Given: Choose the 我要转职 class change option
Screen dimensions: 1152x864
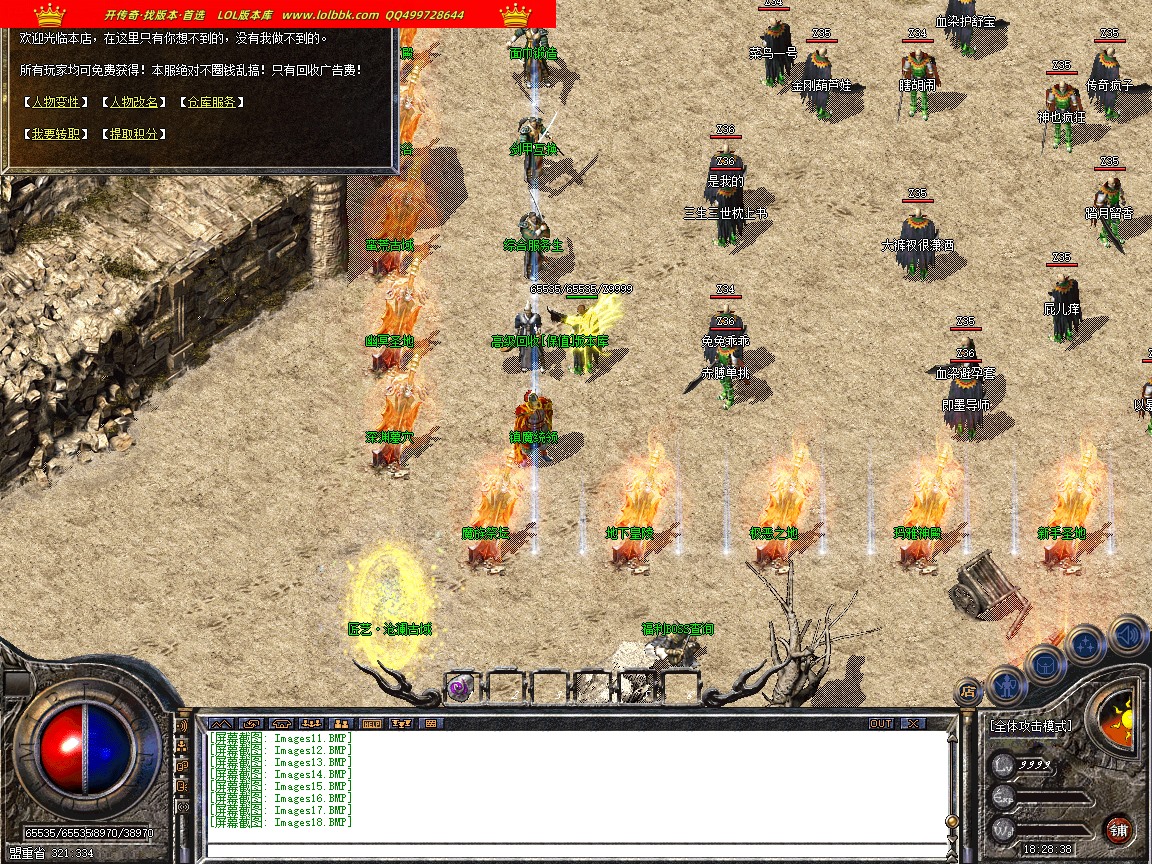Looking at the screenshot, I should point(55,134).
